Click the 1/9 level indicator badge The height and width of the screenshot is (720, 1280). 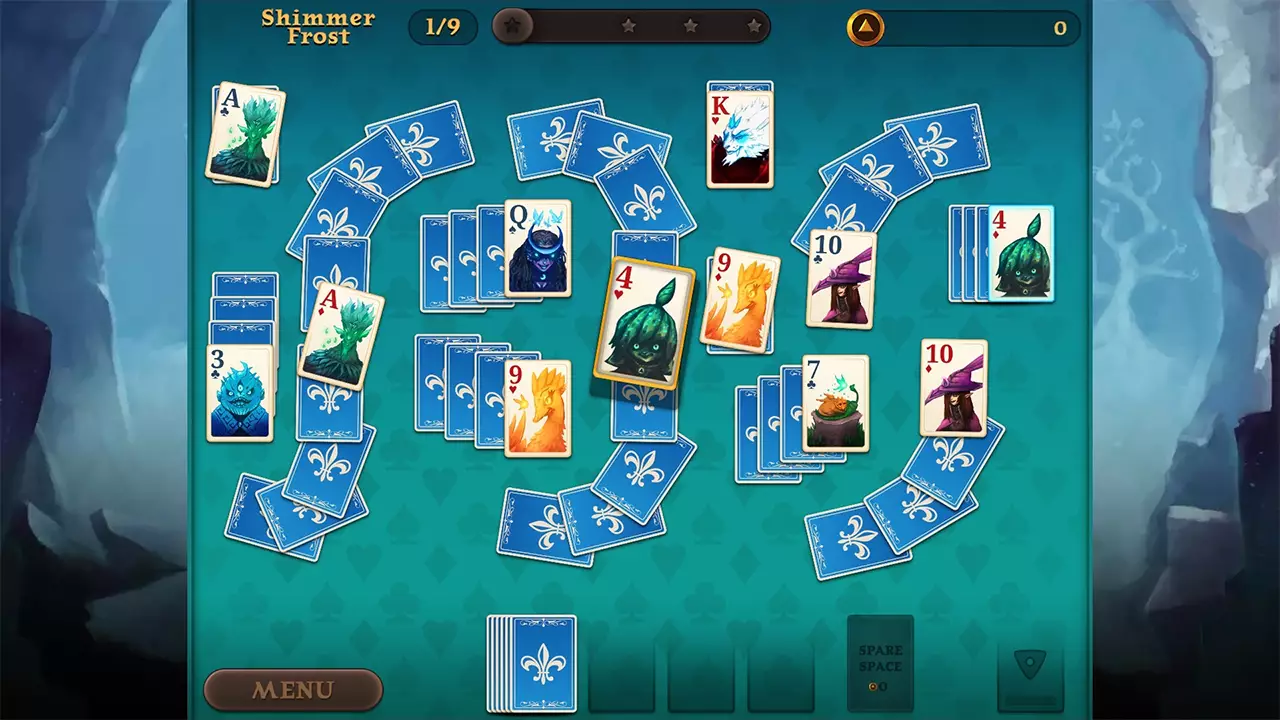[x=443, y=27]
